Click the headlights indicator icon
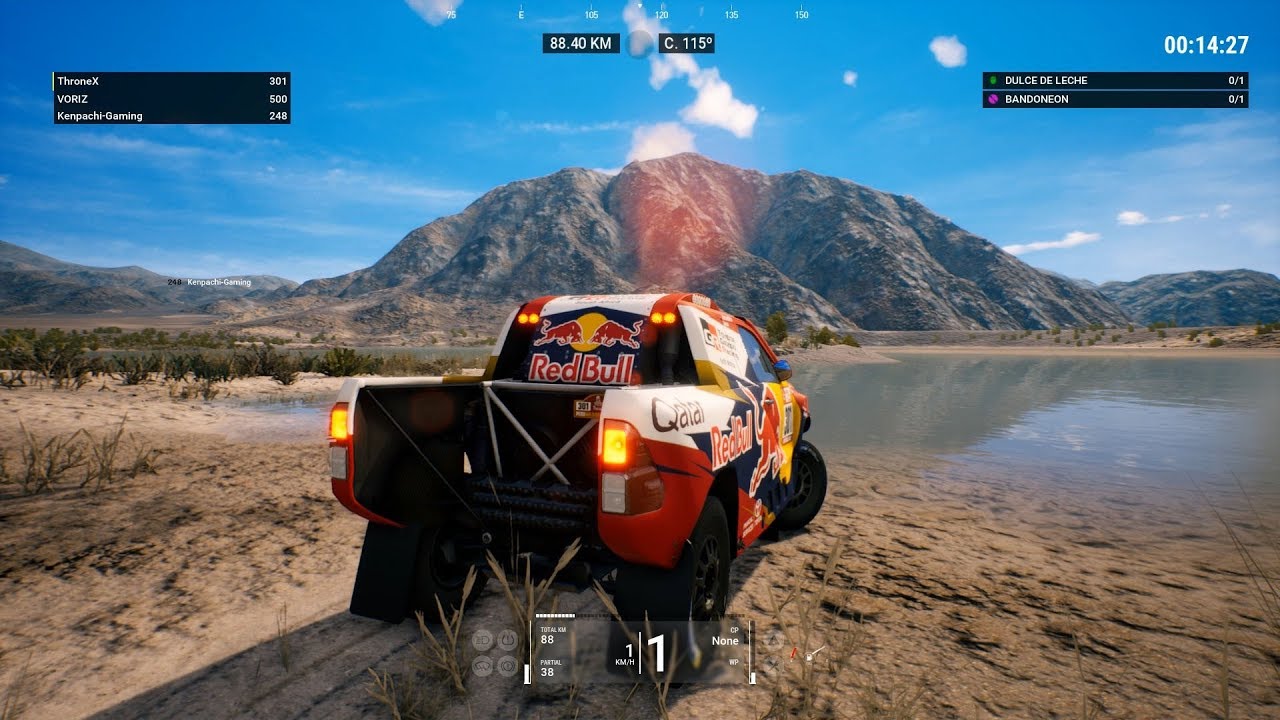 (x=482, y=640)
